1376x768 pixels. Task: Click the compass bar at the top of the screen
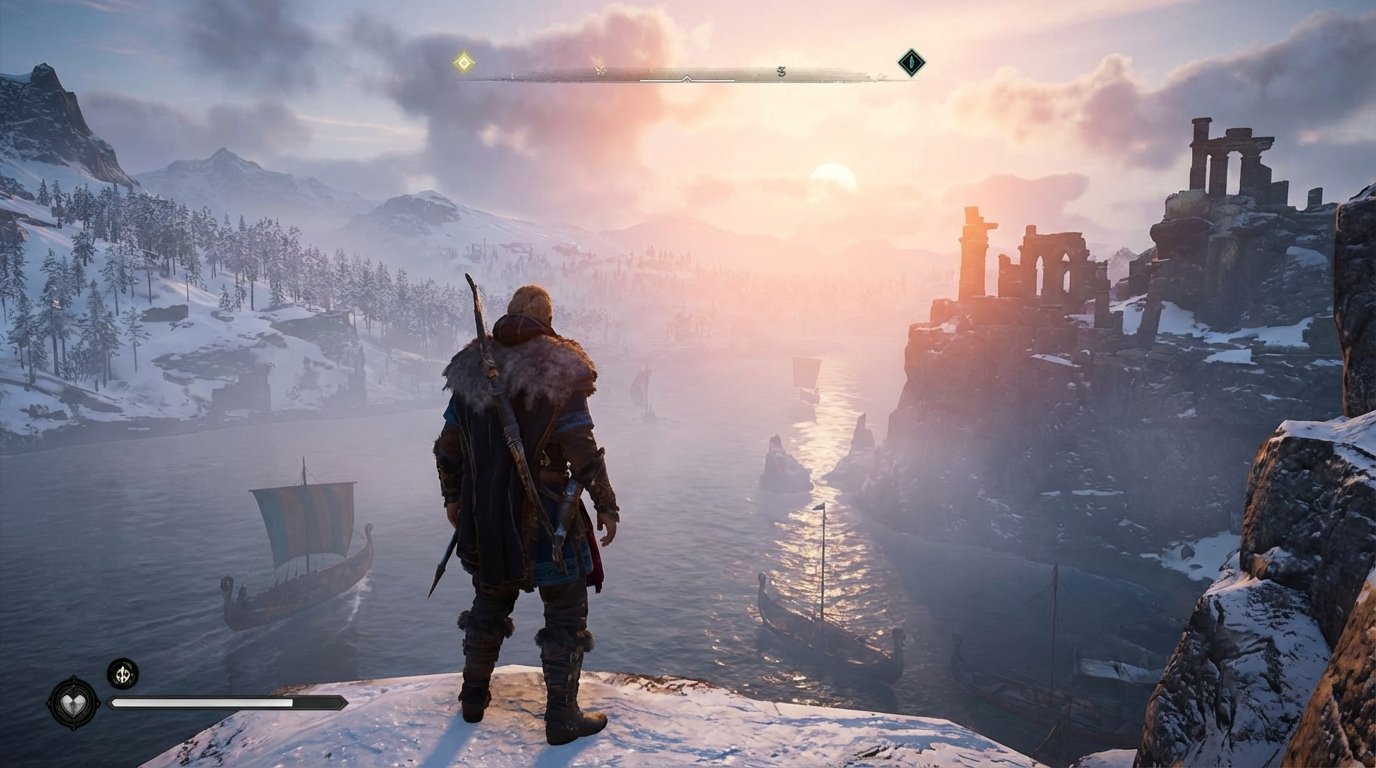coord(690,70)
